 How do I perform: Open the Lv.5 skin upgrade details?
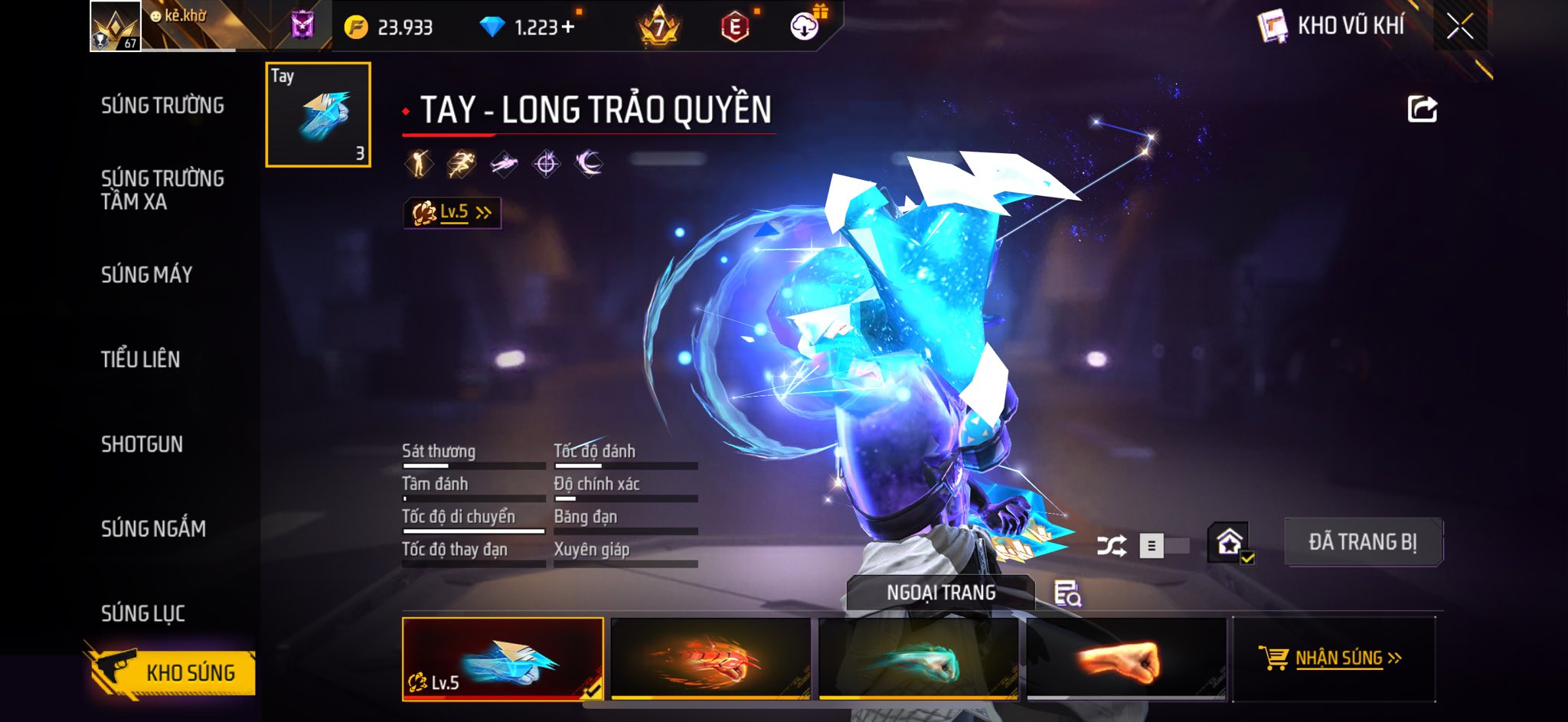pyautogui.click(x=452, y=213)
